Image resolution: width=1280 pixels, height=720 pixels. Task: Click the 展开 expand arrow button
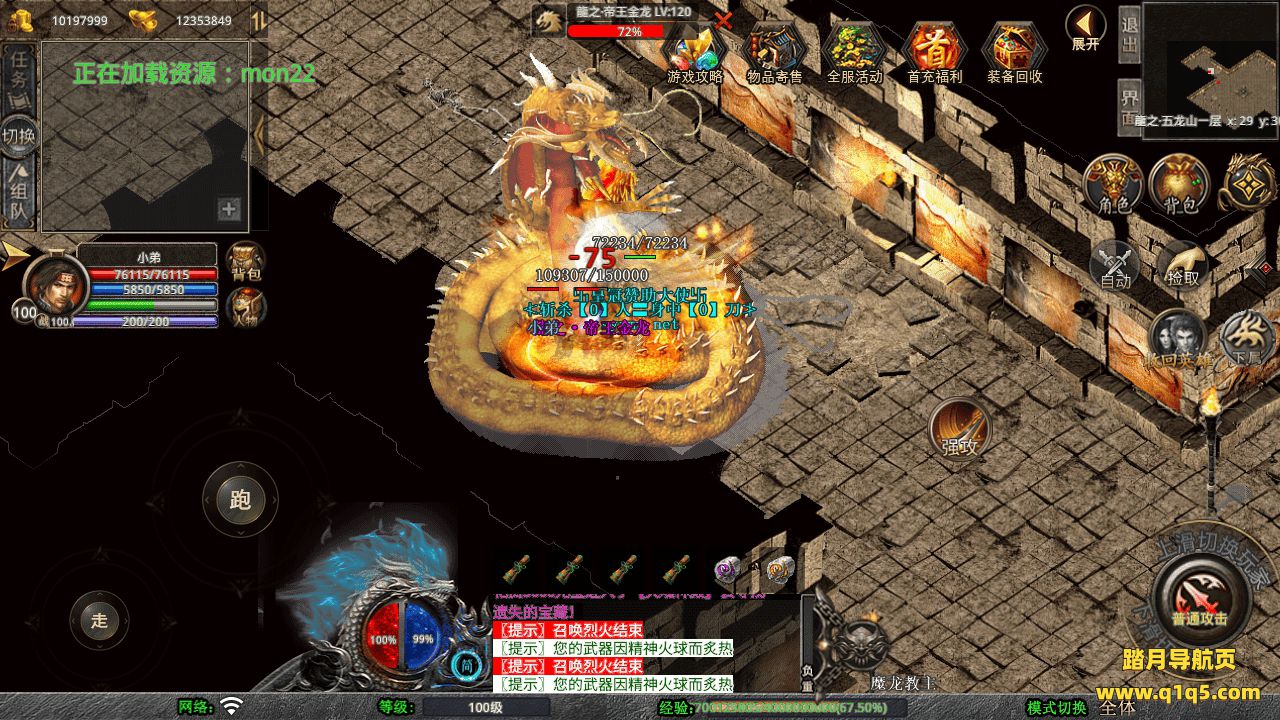(1085, 26)
